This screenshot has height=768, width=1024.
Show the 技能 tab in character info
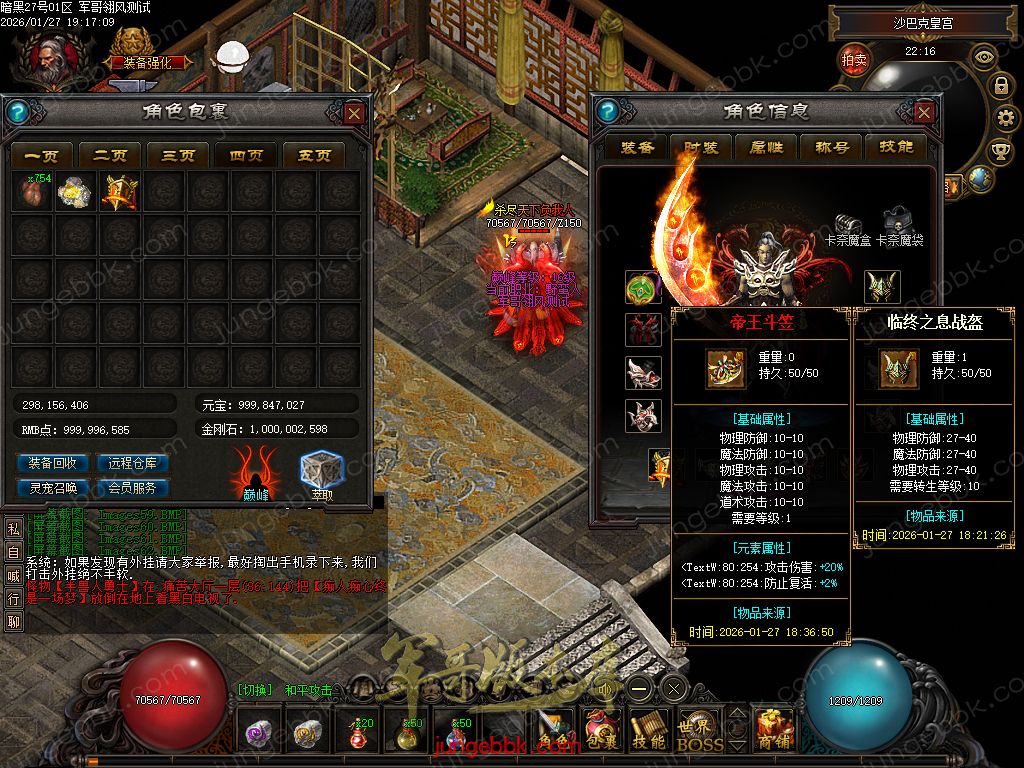click(x=895, y=147)
